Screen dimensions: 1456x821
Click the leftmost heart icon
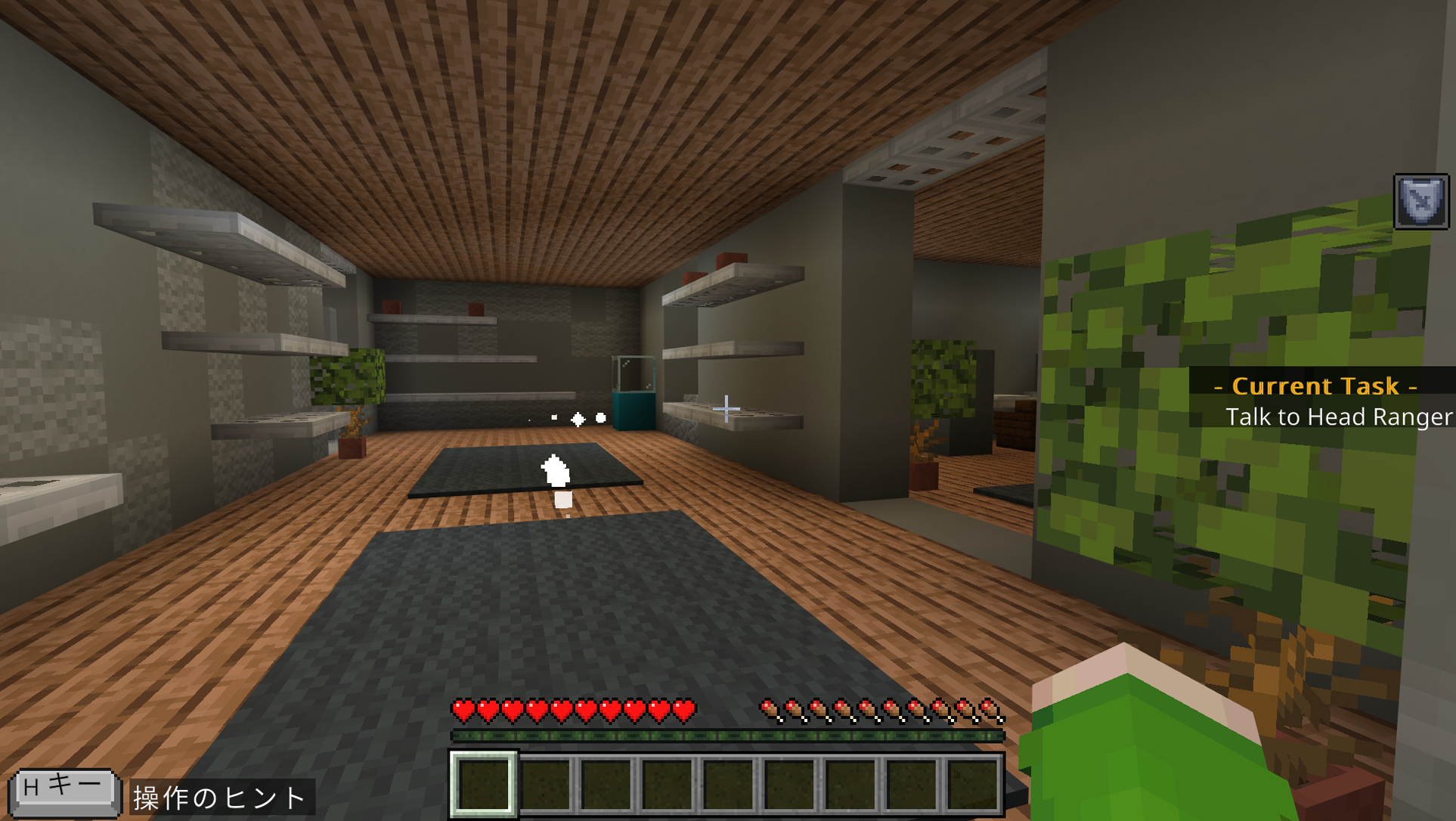tap(462, 711)
